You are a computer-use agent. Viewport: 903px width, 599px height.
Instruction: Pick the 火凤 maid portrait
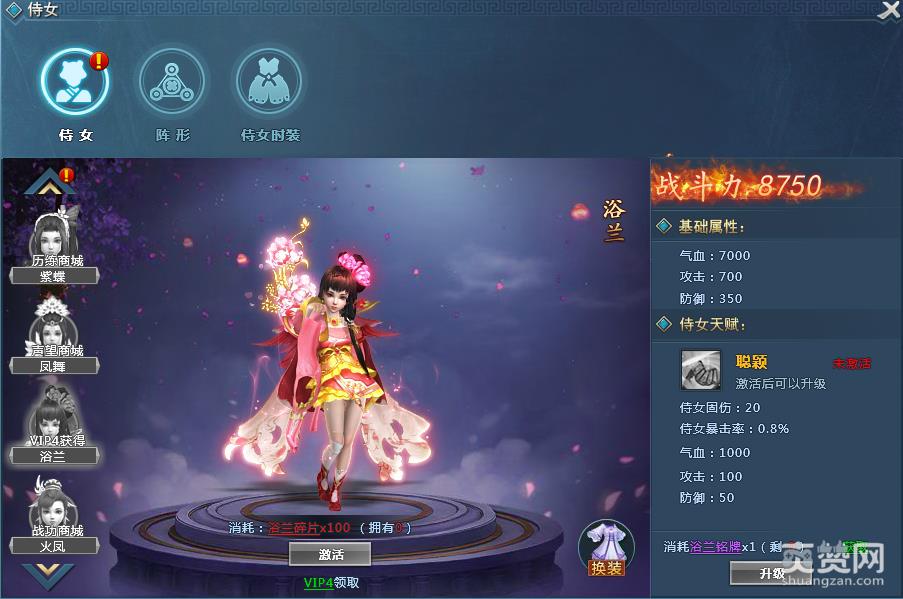pos(53,508)
